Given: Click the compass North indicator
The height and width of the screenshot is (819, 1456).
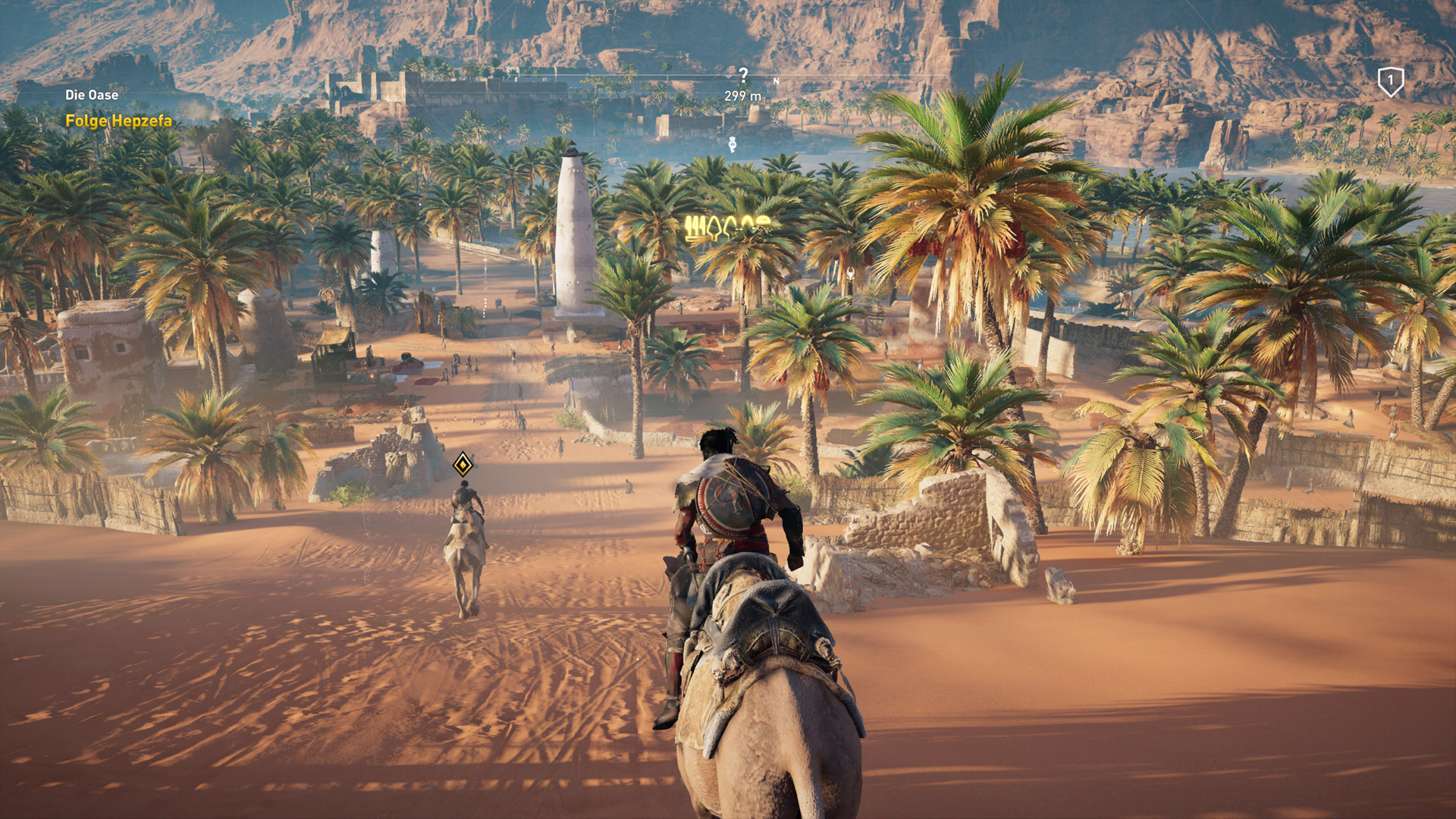Looking at the screenshot, I should pyautogui.click(x=776, y=80).
